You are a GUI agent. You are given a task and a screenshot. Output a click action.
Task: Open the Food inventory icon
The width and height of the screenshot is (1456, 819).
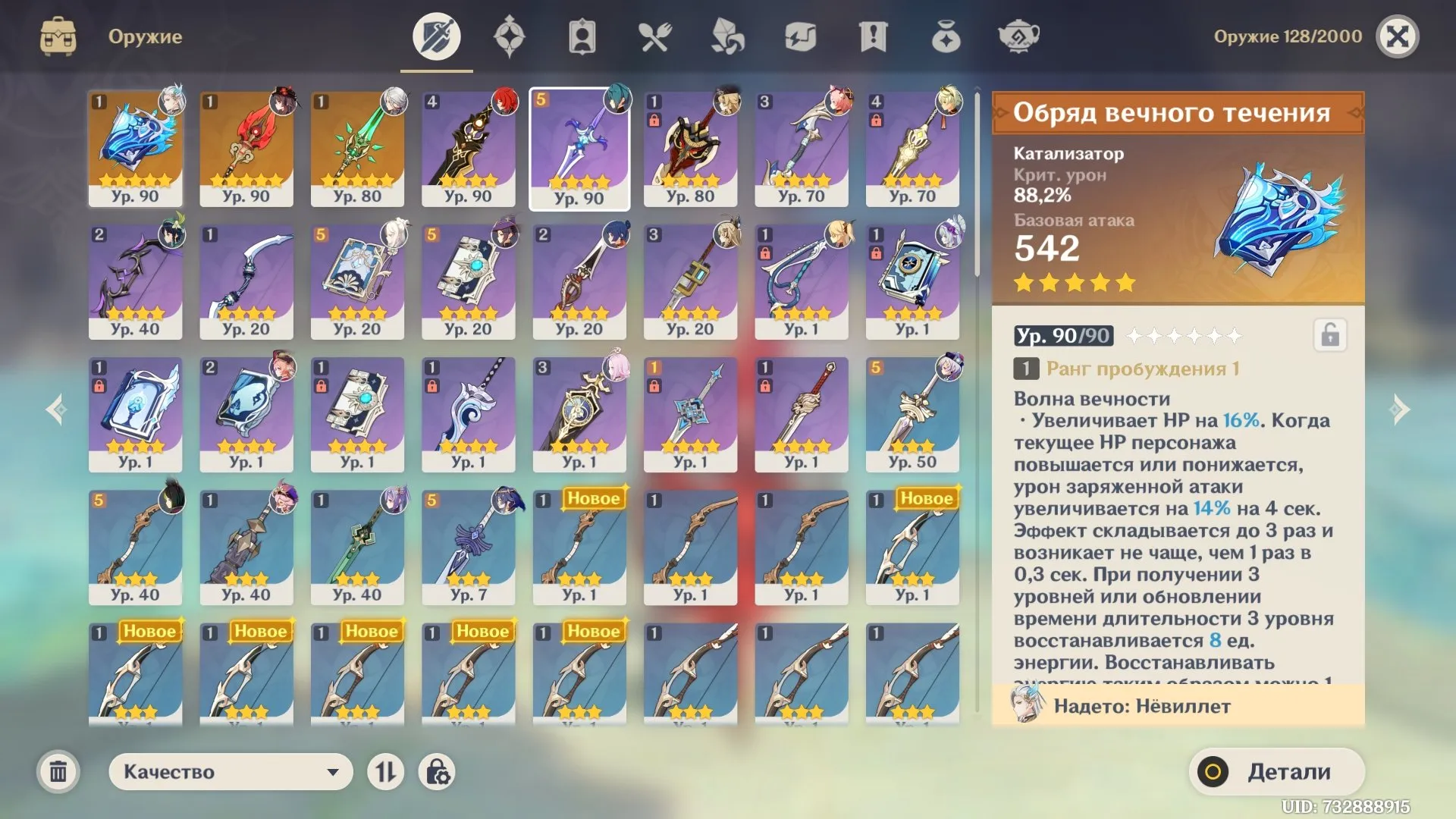click(x=654, y=35)
